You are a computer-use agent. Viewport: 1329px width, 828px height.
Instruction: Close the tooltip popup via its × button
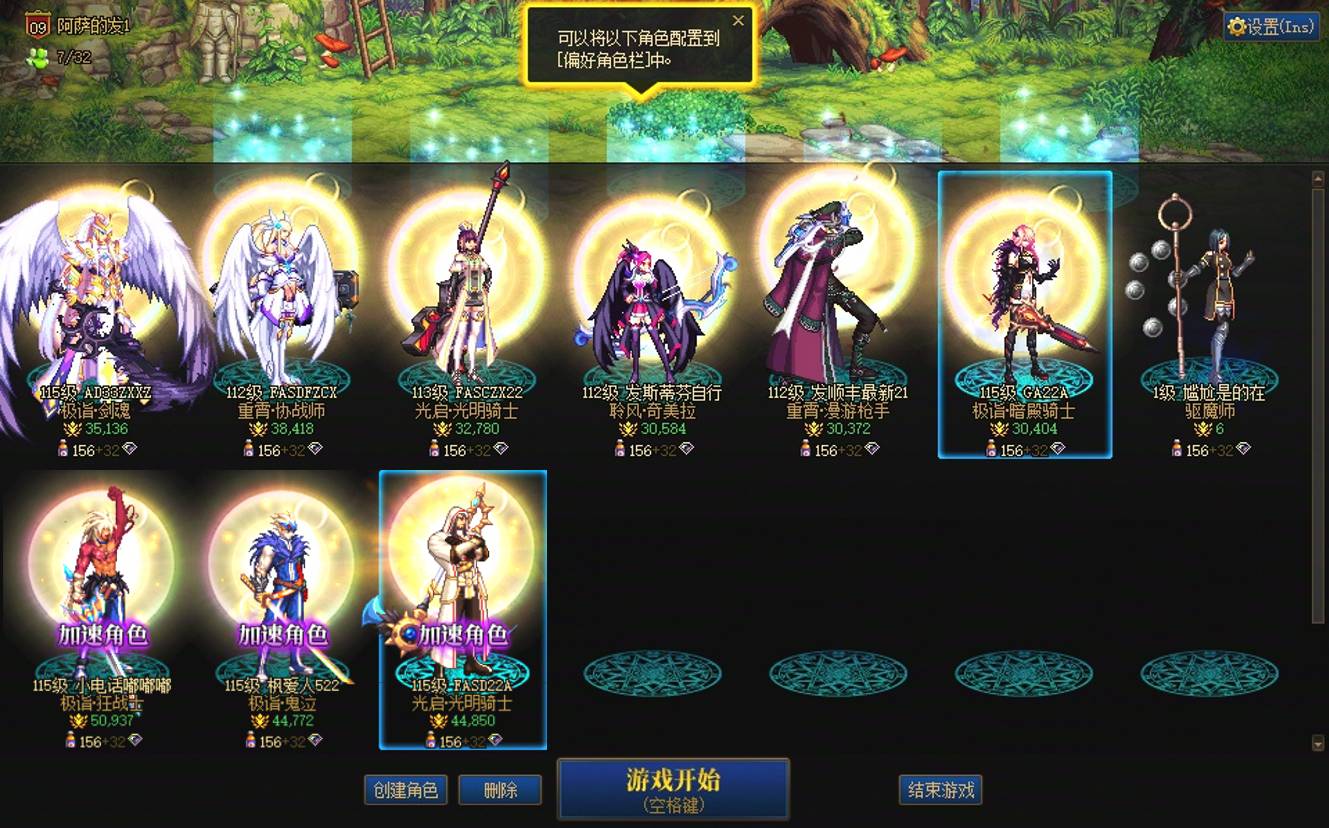click(739, 20)
